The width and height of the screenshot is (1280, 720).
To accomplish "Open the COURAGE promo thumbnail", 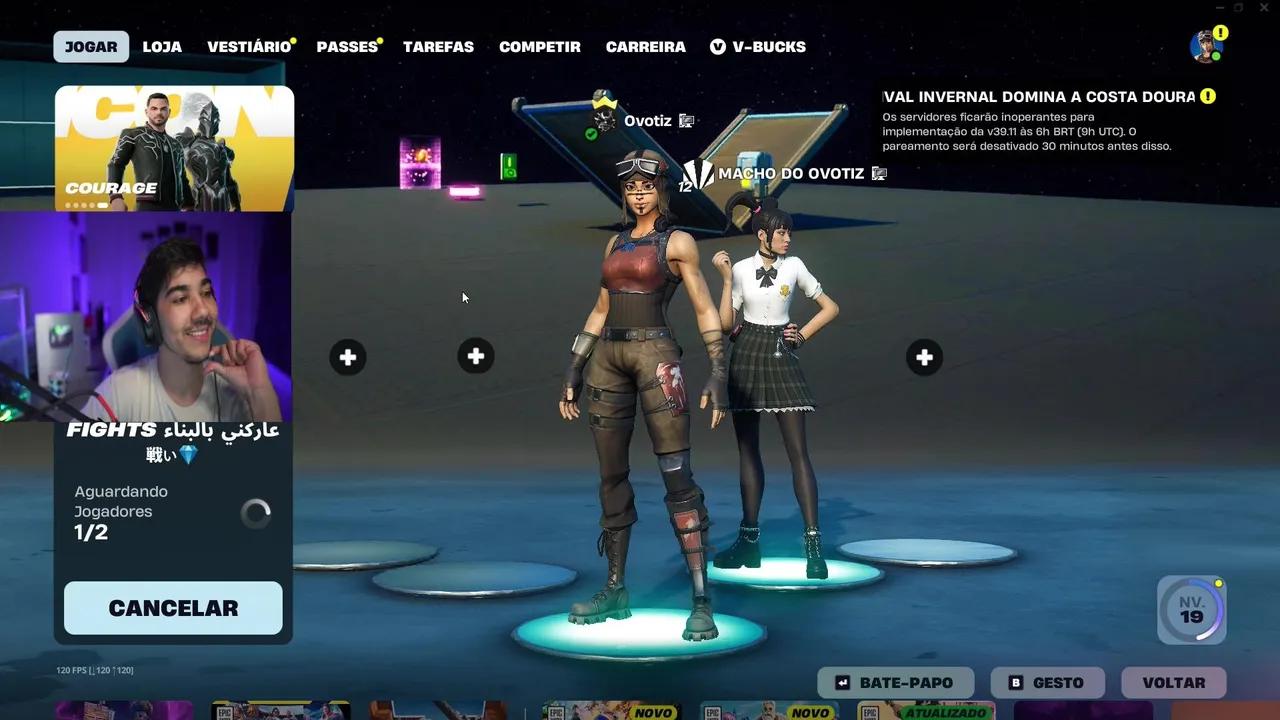I will (x=174, y=148).
